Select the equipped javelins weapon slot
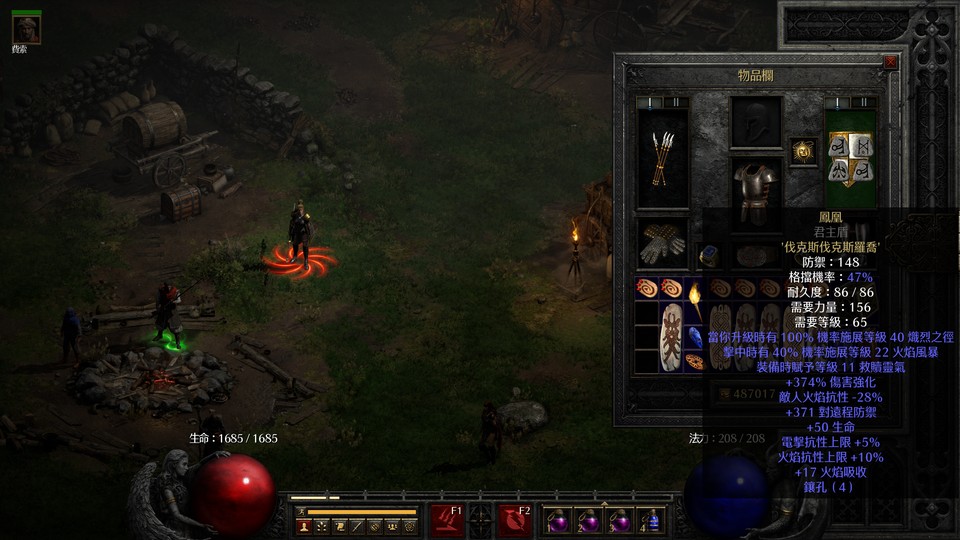This screenshot has width=960, height=540. tap(662, 158)
